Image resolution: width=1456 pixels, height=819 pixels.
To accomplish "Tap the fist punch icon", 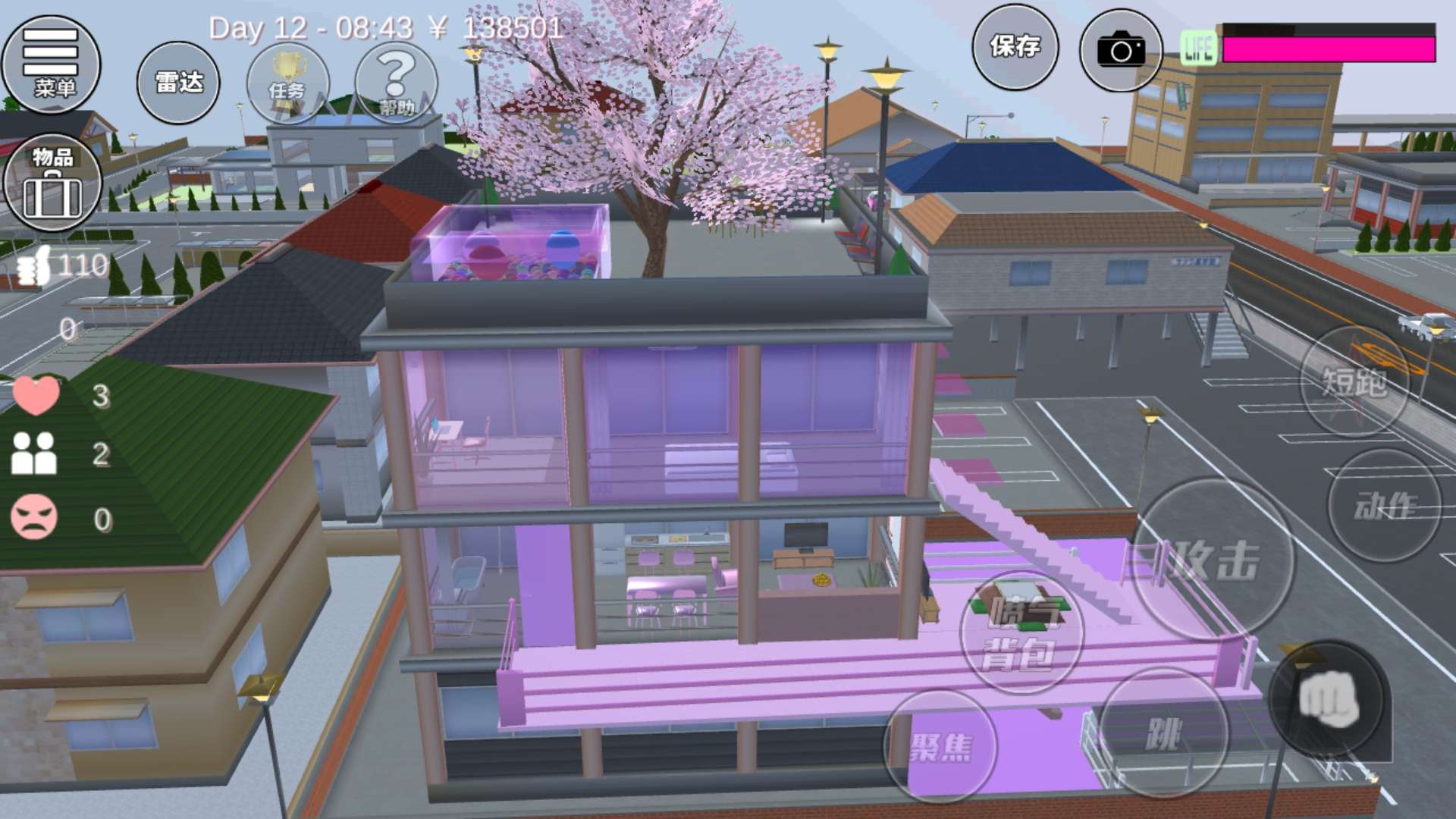I will [x=1328, y=699].
